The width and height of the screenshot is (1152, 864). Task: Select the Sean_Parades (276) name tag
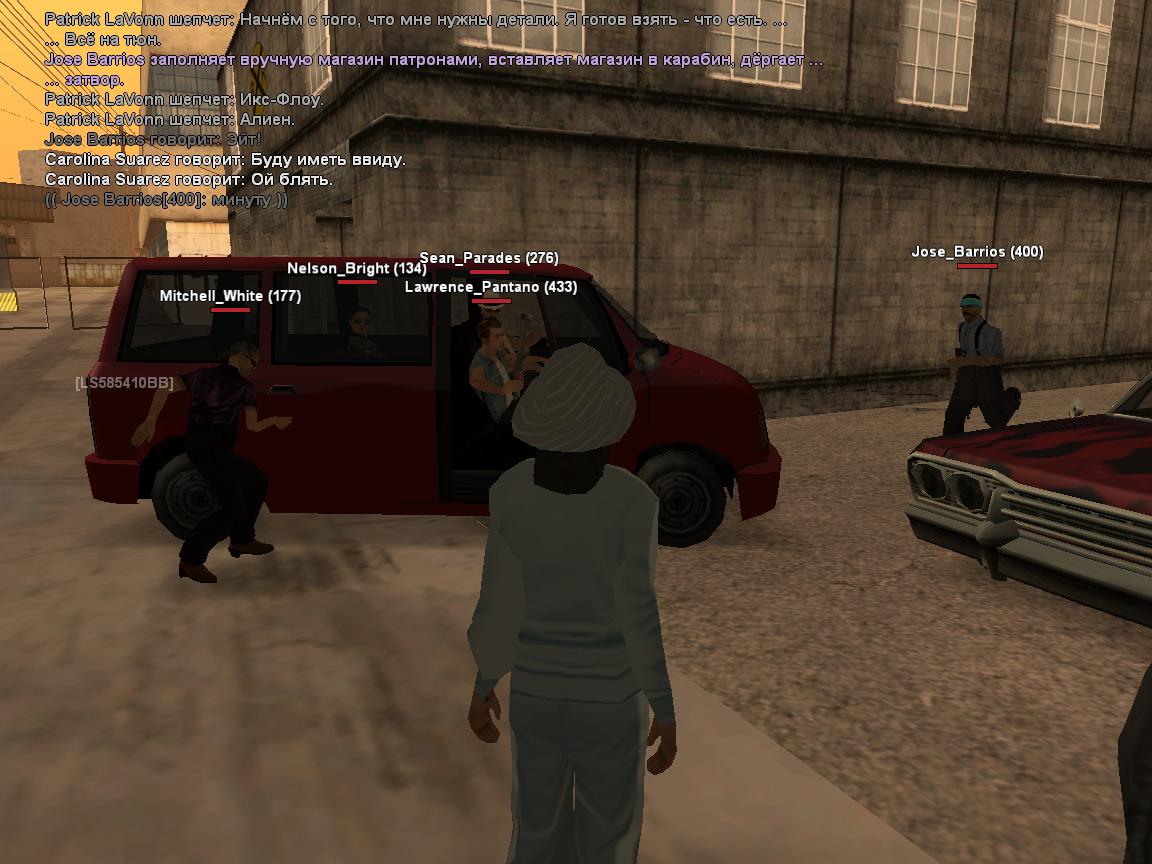488,258
